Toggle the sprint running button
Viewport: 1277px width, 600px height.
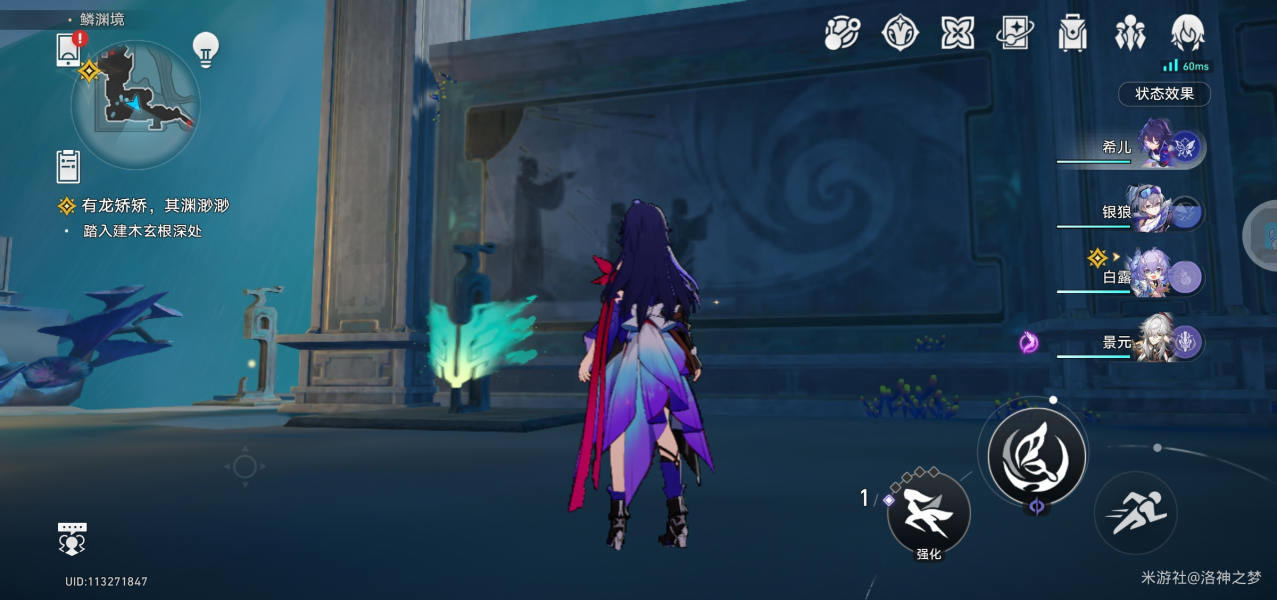pyautogui.click(x=1135, y=513)
